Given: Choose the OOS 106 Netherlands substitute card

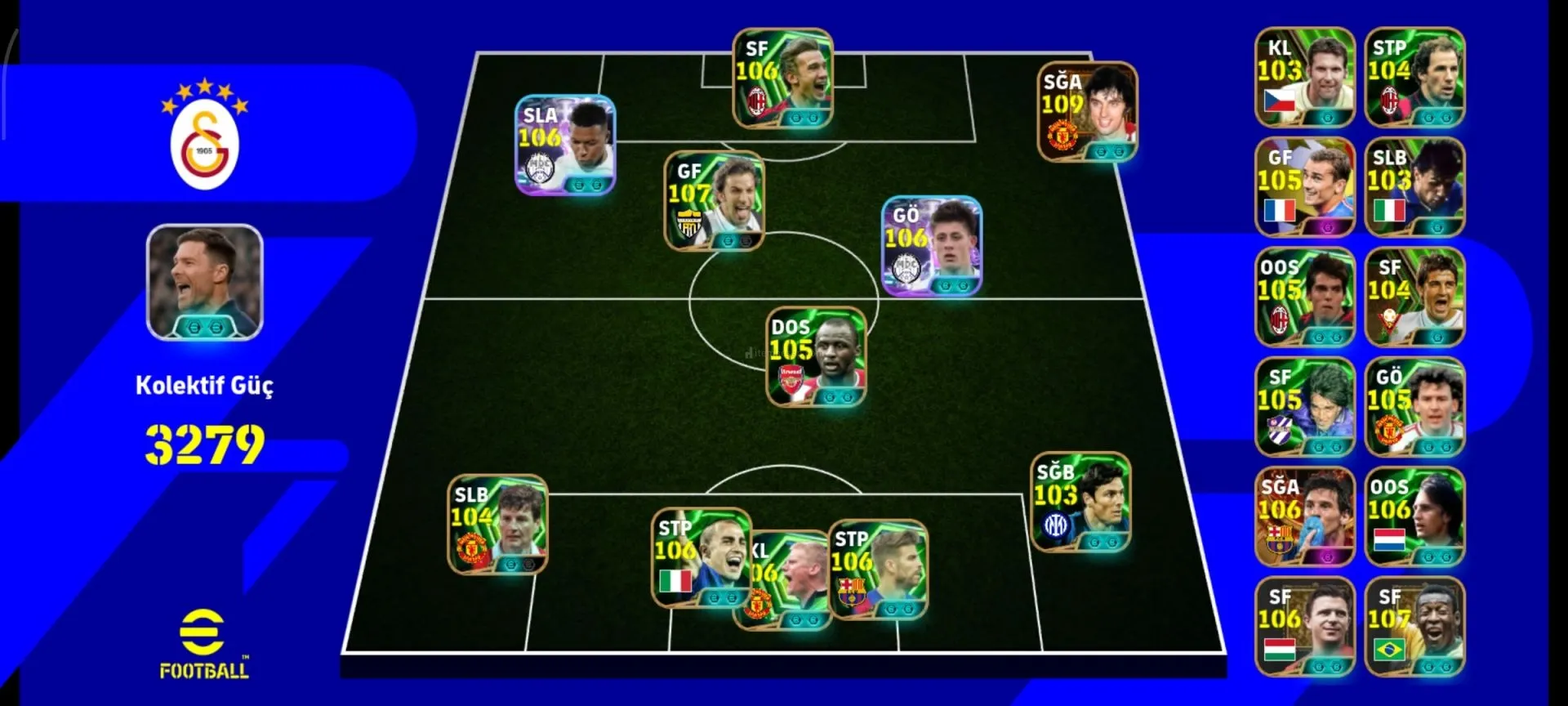Looking at the screenshot, I should (x=1414, y=516).
